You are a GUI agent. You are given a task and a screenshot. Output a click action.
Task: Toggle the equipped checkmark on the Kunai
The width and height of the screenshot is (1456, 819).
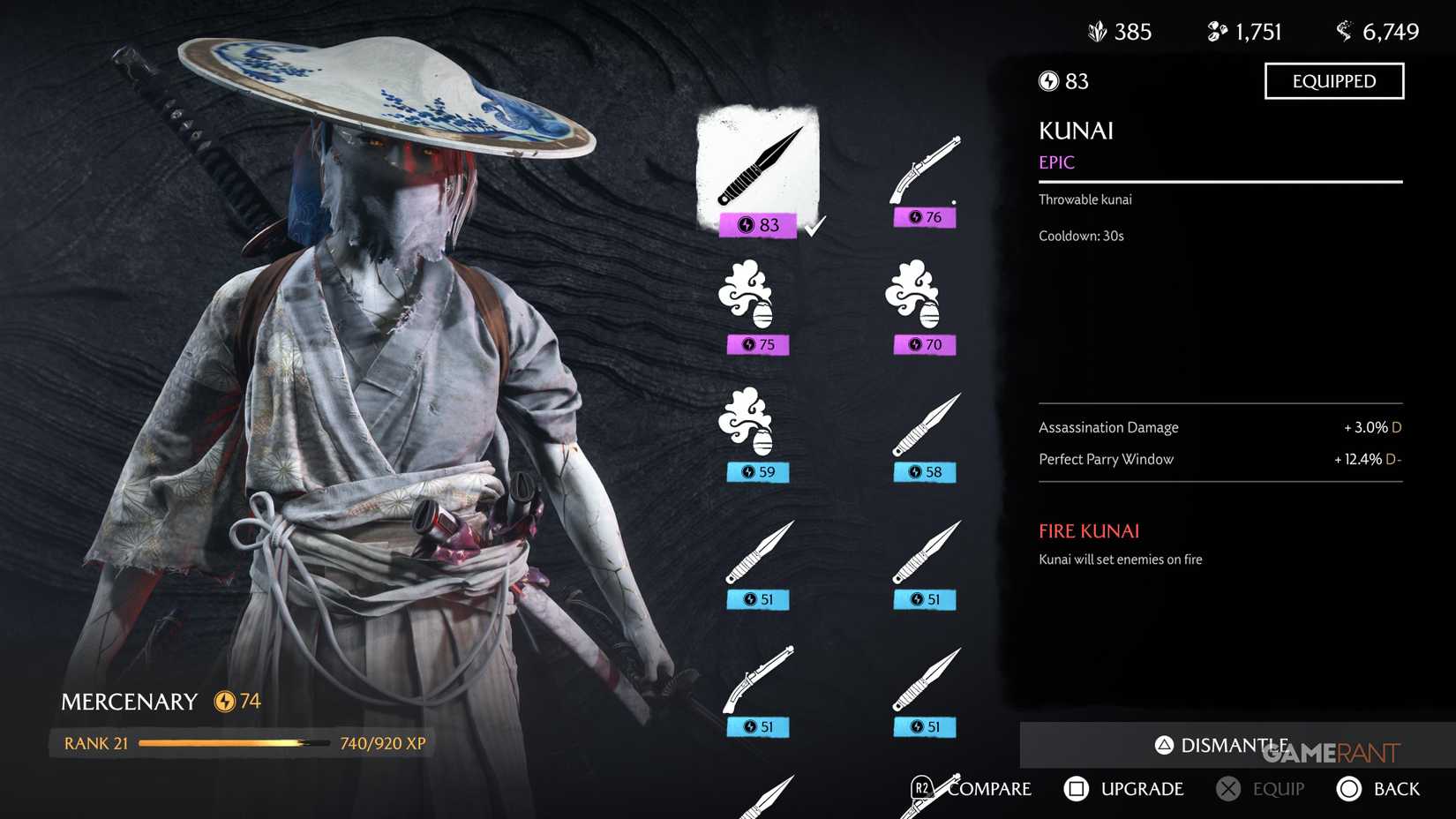tap(816, 224)
